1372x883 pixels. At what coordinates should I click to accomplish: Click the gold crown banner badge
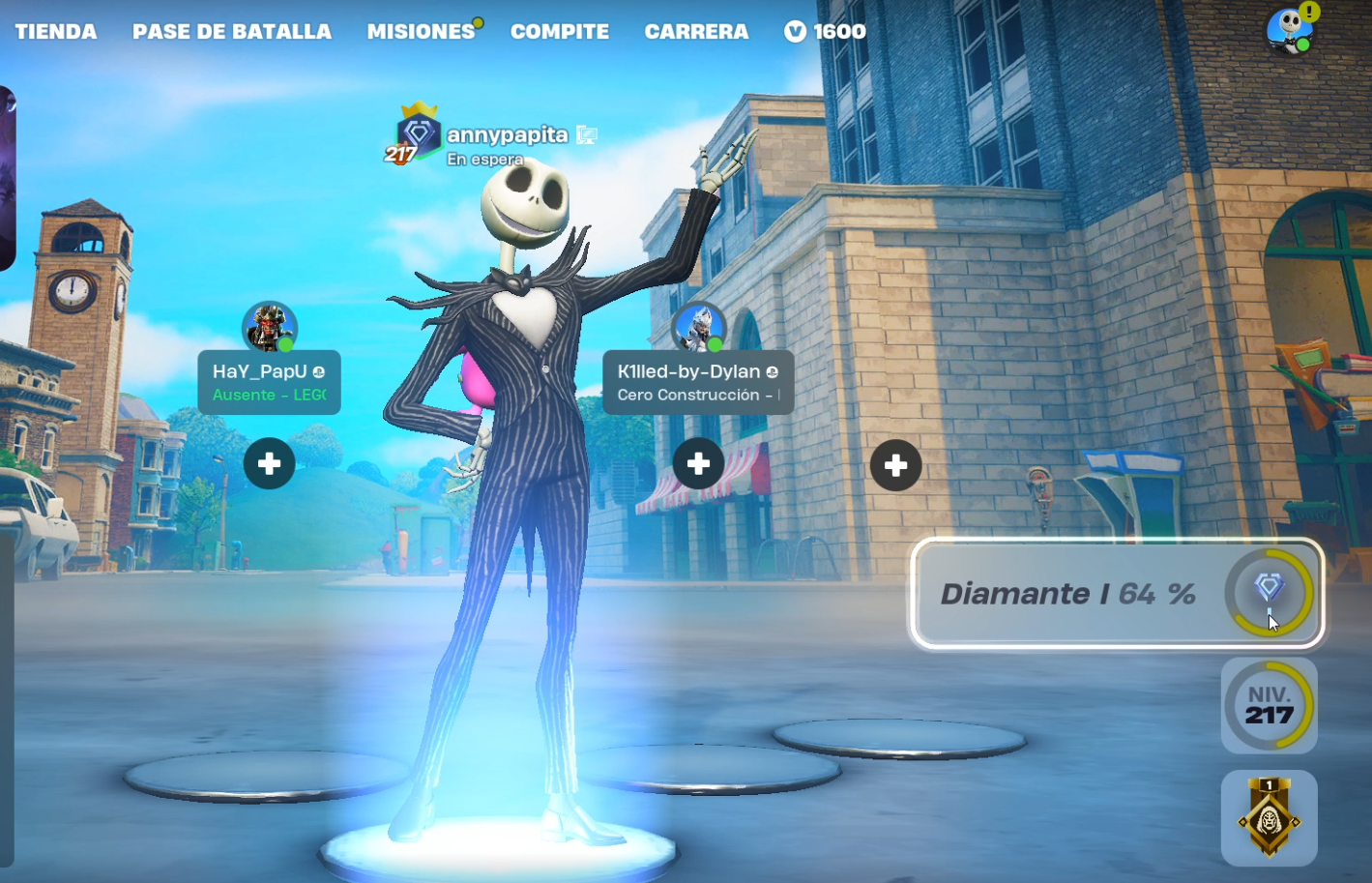pos(1269,818)
